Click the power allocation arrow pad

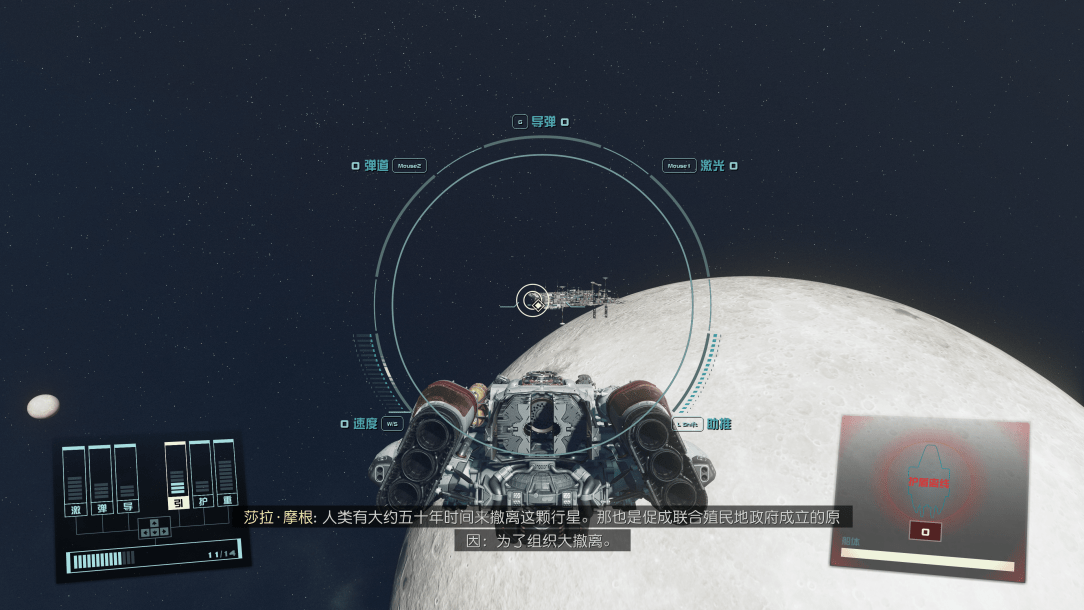[153, 528]
